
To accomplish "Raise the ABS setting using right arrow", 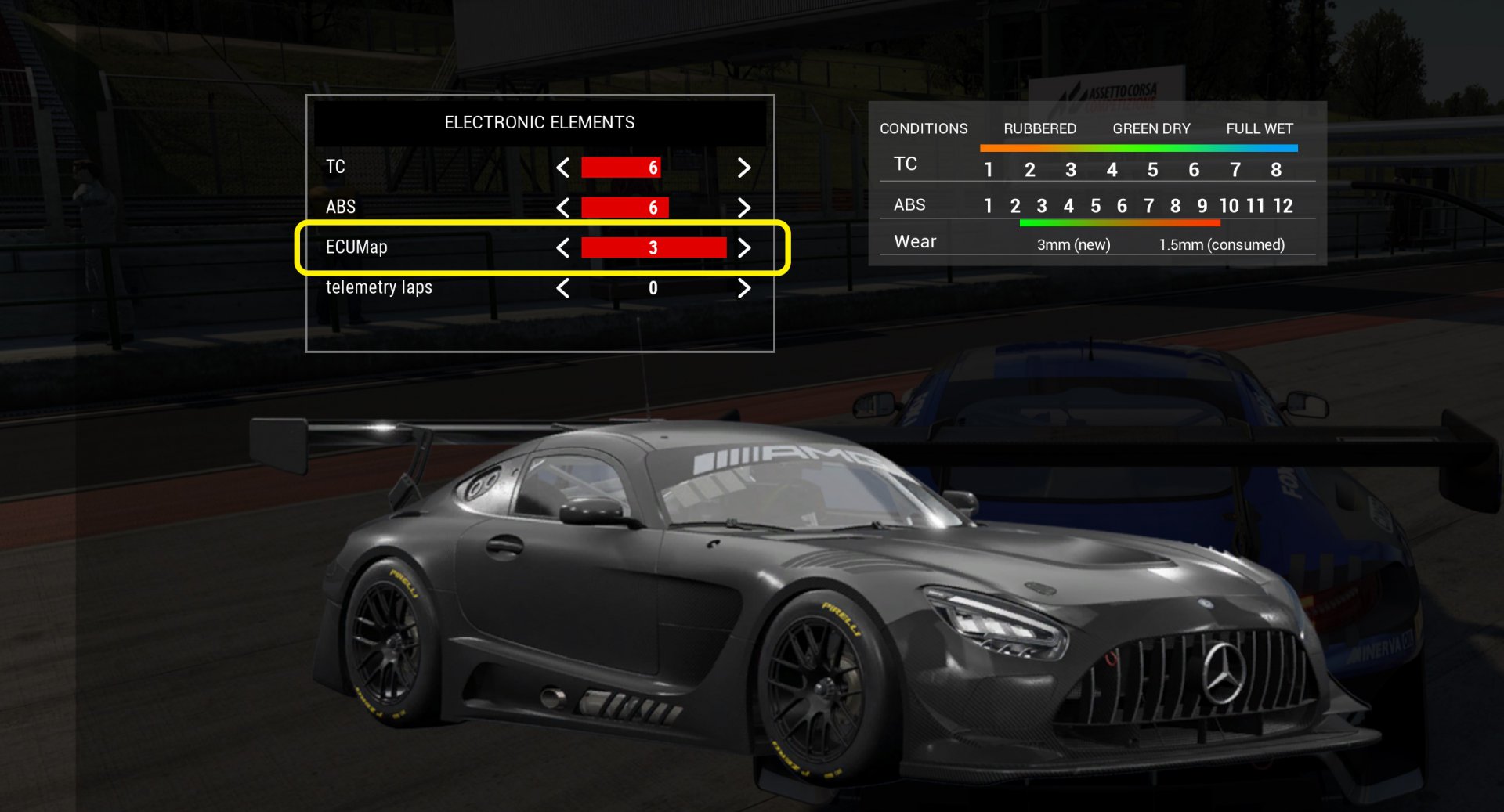I will 744,208.
